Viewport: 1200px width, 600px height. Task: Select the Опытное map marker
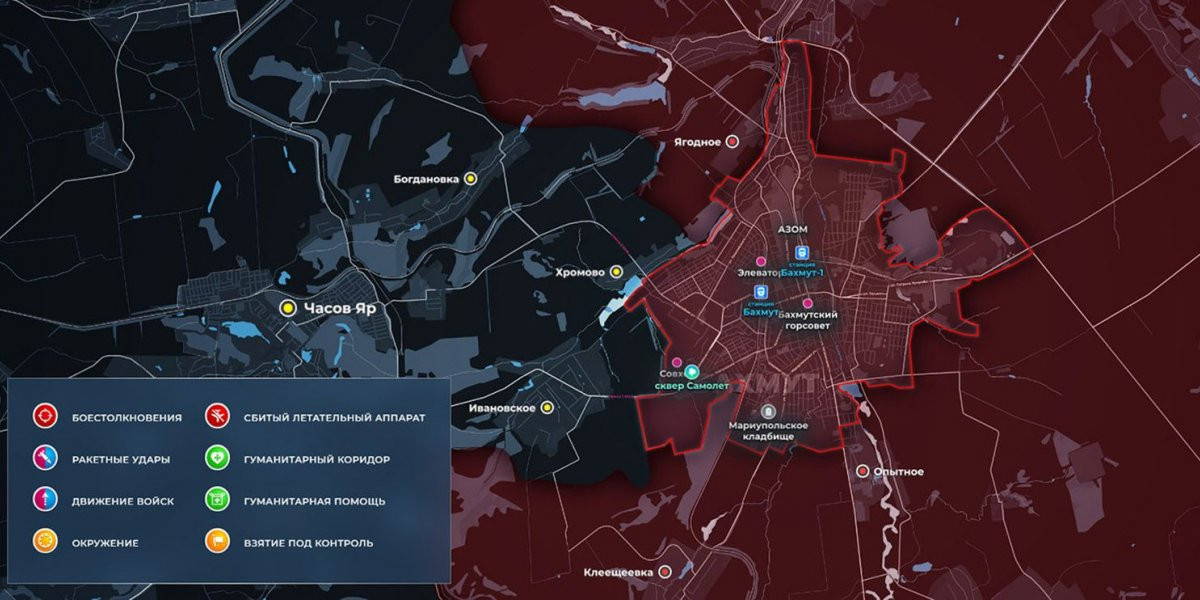[x=863, y=471]
